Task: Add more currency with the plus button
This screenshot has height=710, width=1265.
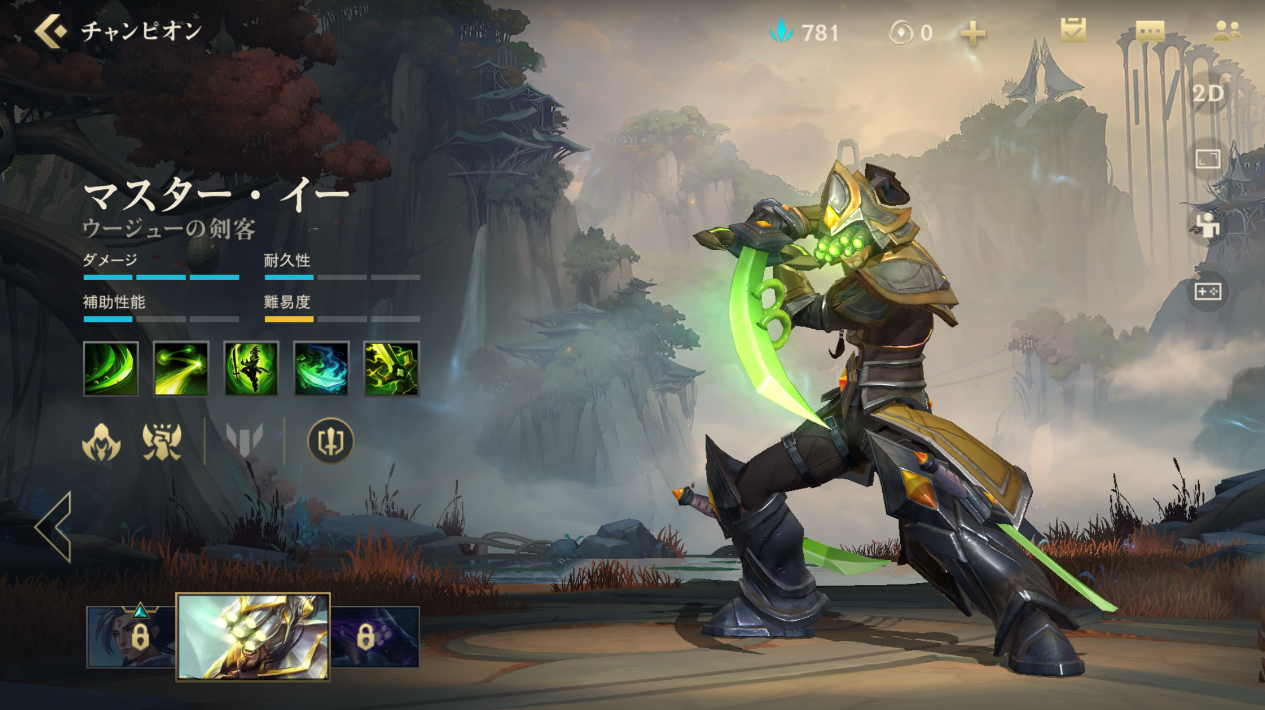Action: pos(972,33)
